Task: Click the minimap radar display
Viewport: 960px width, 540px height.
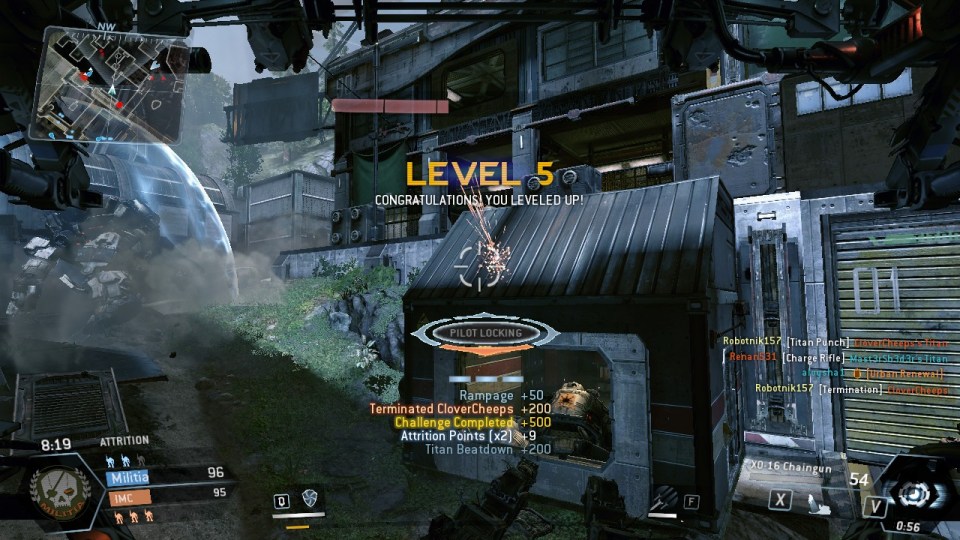Action: [x=108, y=84]
